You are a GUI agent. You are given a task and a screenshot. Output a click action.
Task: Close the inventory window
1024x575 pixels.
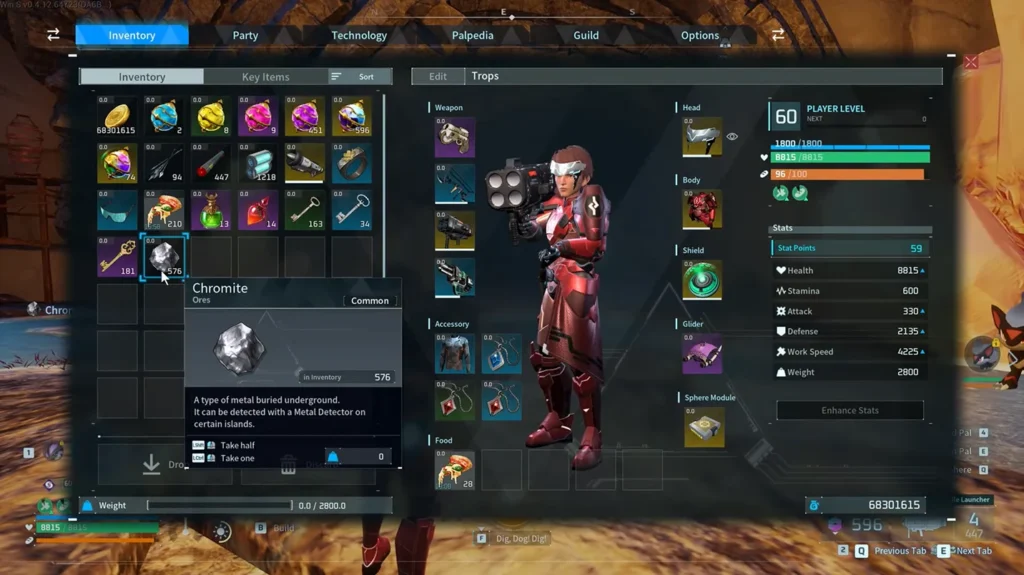[970, 62]
